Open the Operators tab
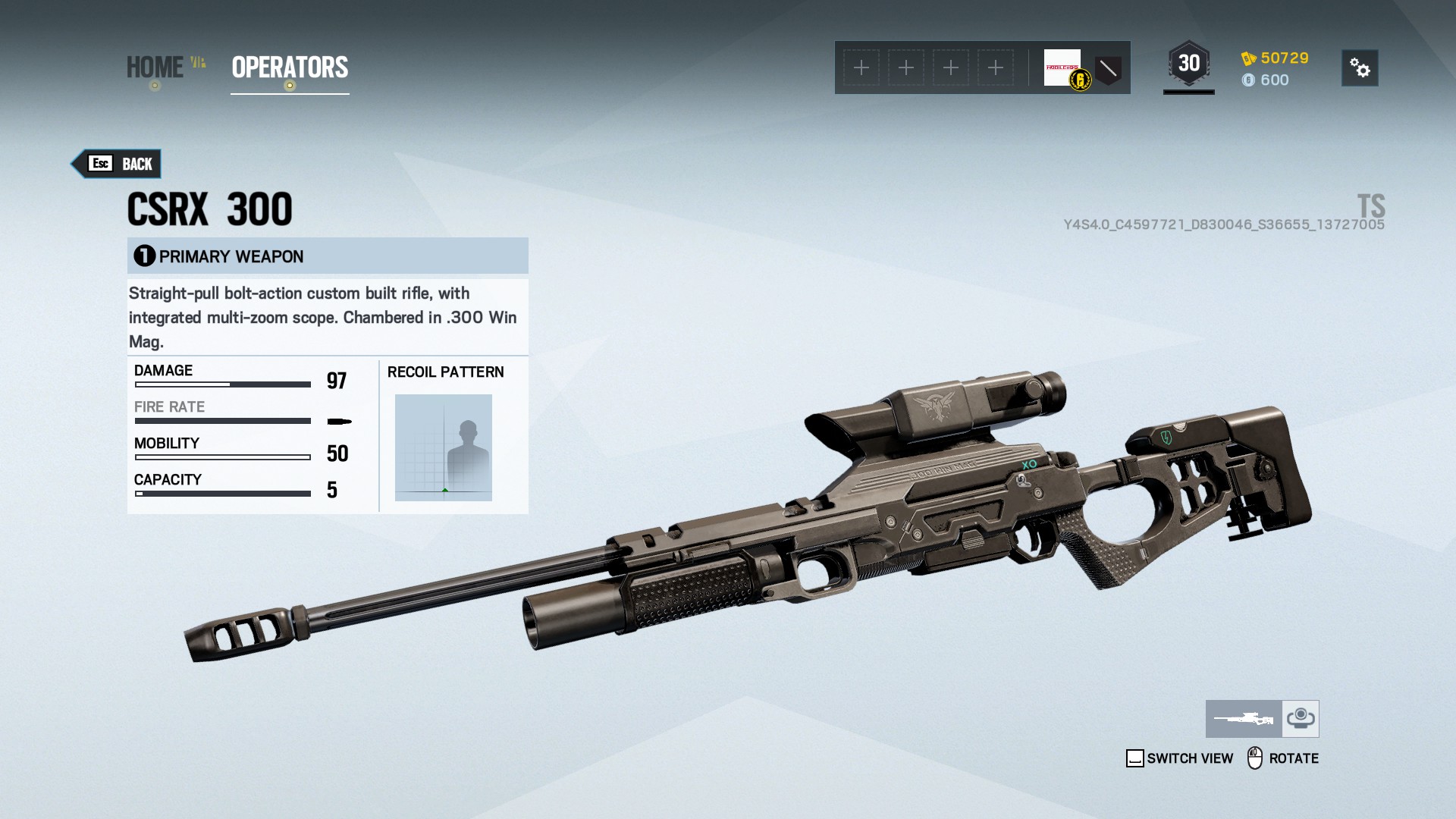This screenshot has width=1456, height=819. click(290, 67)
